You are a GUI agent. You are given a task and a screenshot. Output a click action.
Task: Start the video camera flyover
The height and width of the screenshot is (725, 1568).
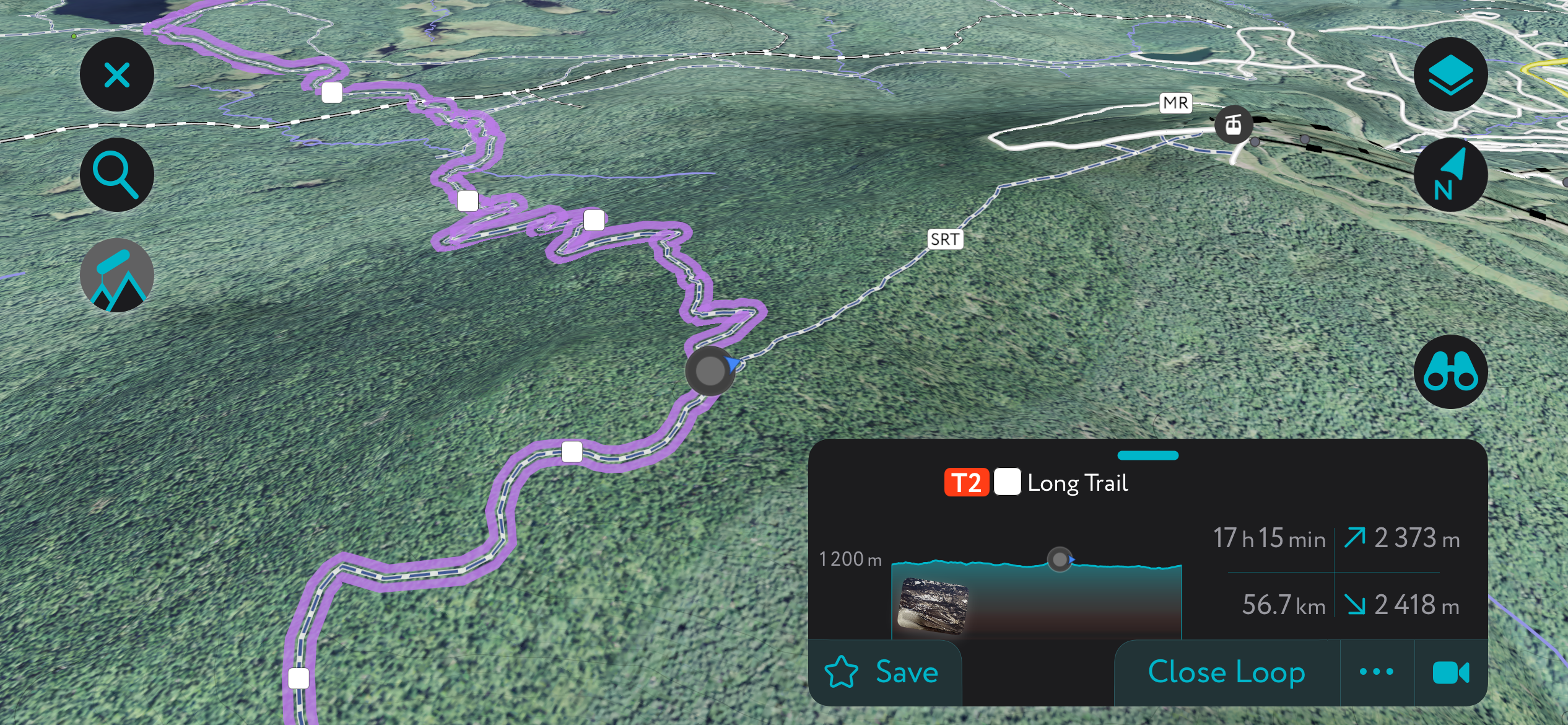[x=1450, y=672]
